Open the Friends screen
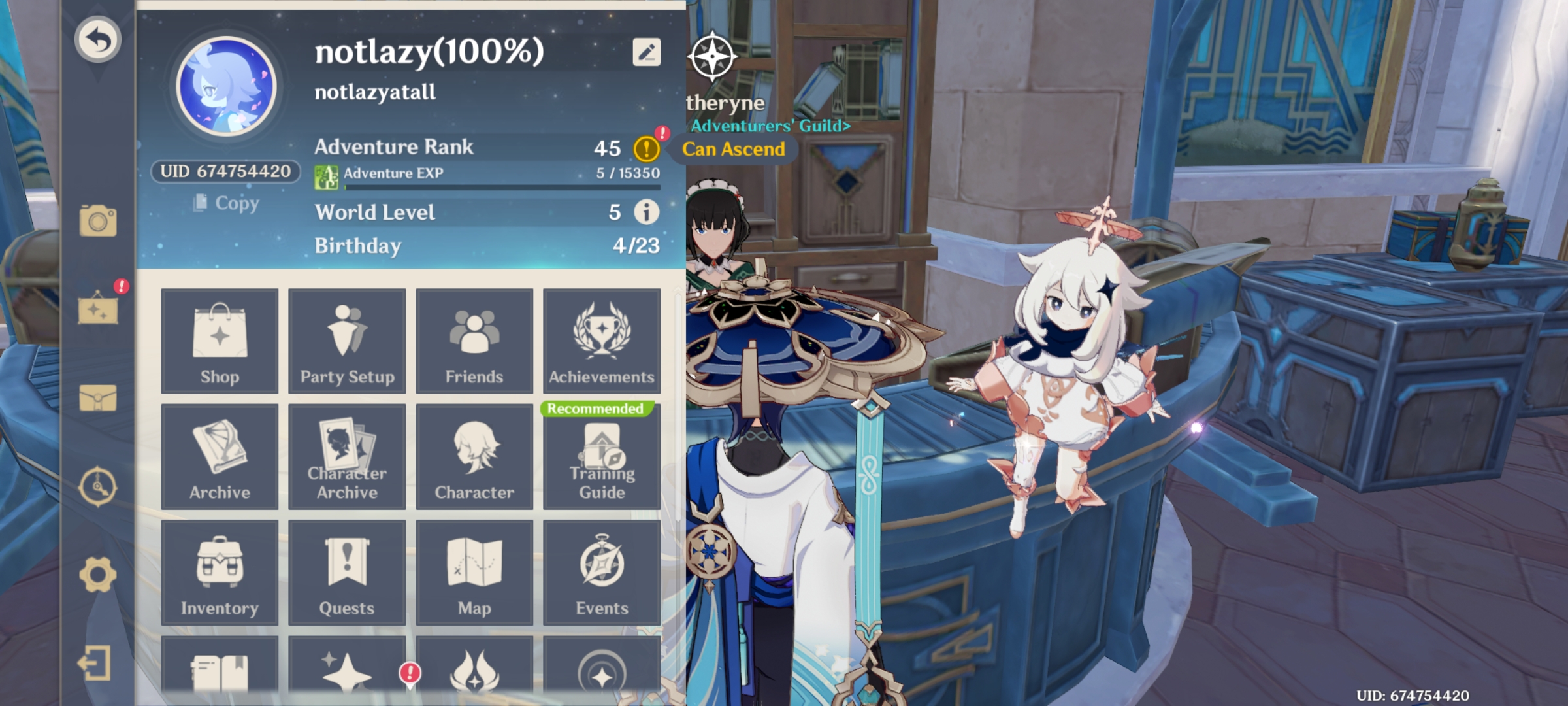This screenshot has width=1568, height=706. point(474,341)
